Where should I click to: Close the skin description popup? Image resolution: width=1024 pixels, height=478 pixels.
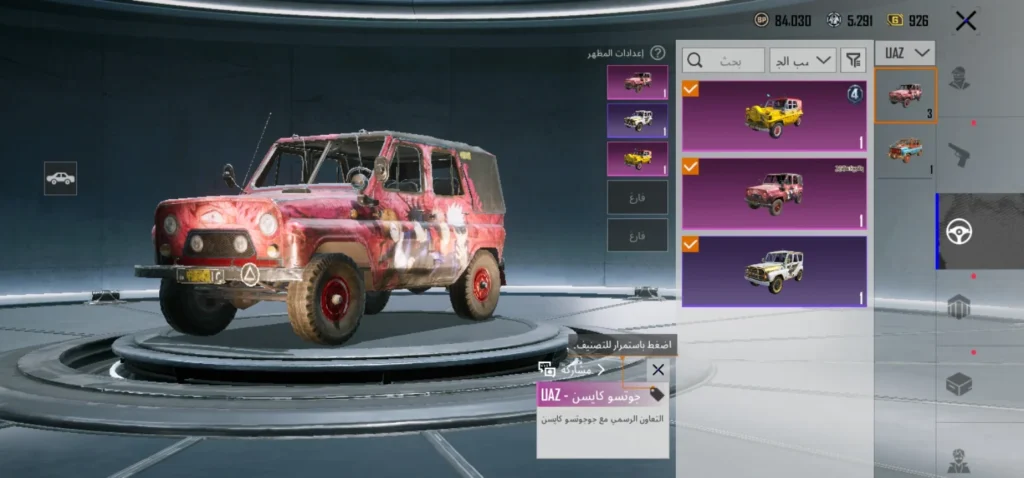click(657, 370)
